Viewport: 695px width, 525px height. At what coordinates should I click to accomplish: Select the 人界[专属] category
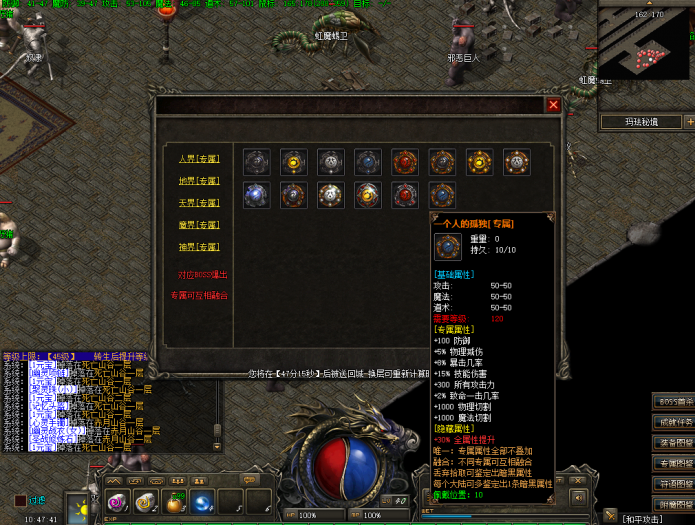click(x=198, y=158)
